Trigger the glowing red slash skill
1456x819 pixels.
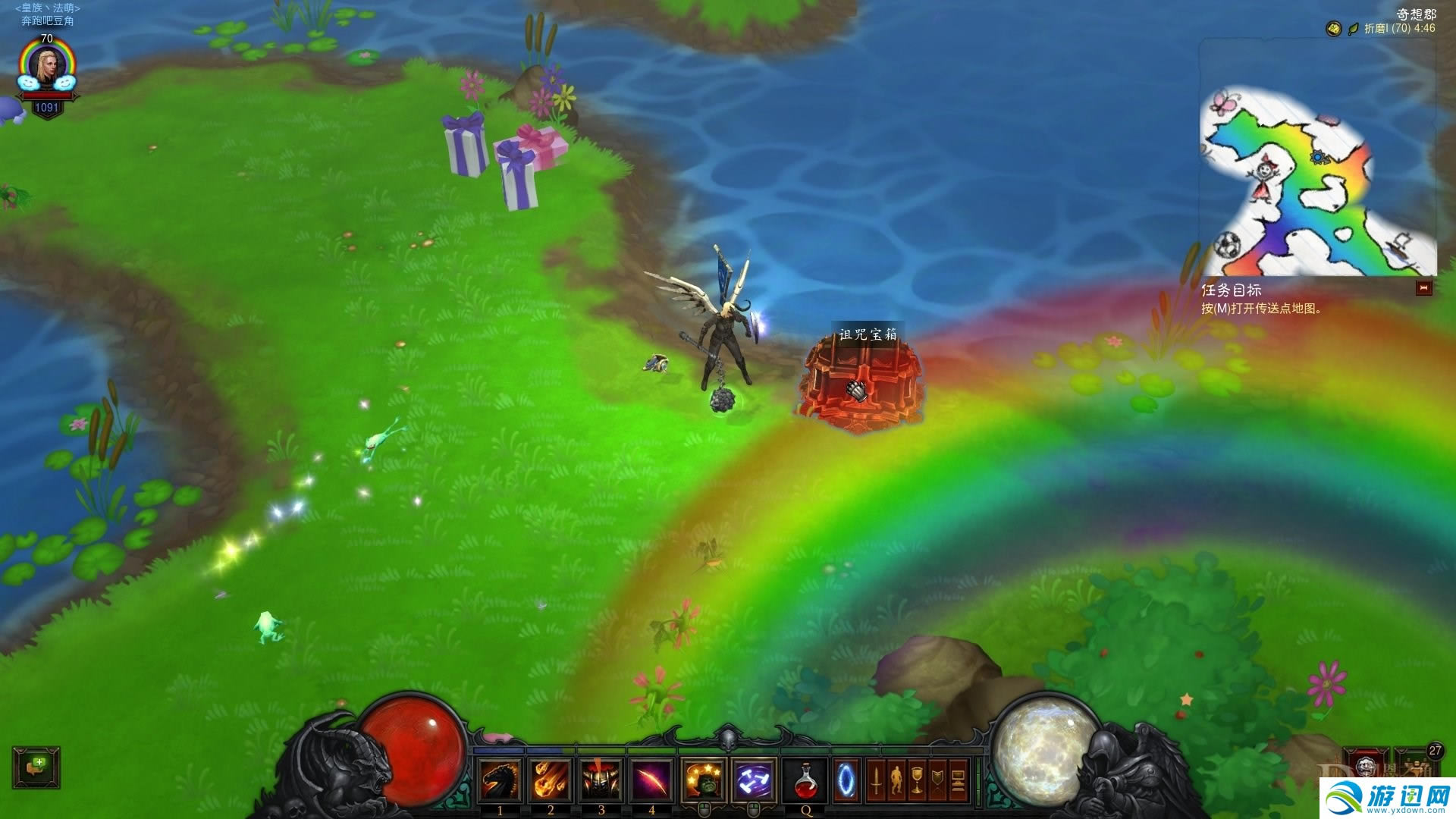click(x=651, y=780)
